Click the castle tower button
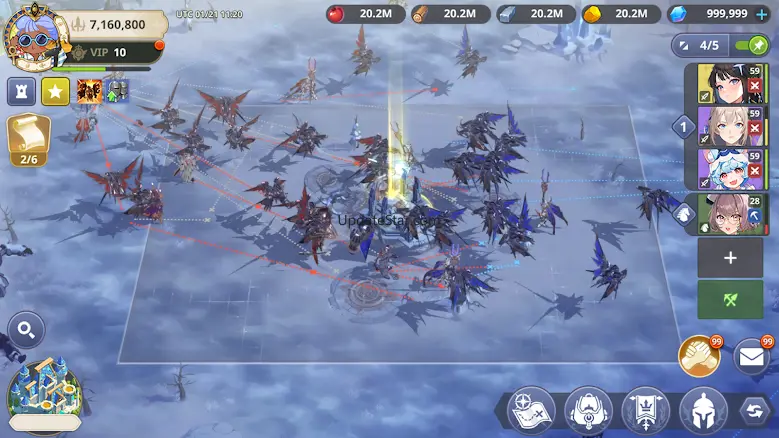 (x=22, y=92)
